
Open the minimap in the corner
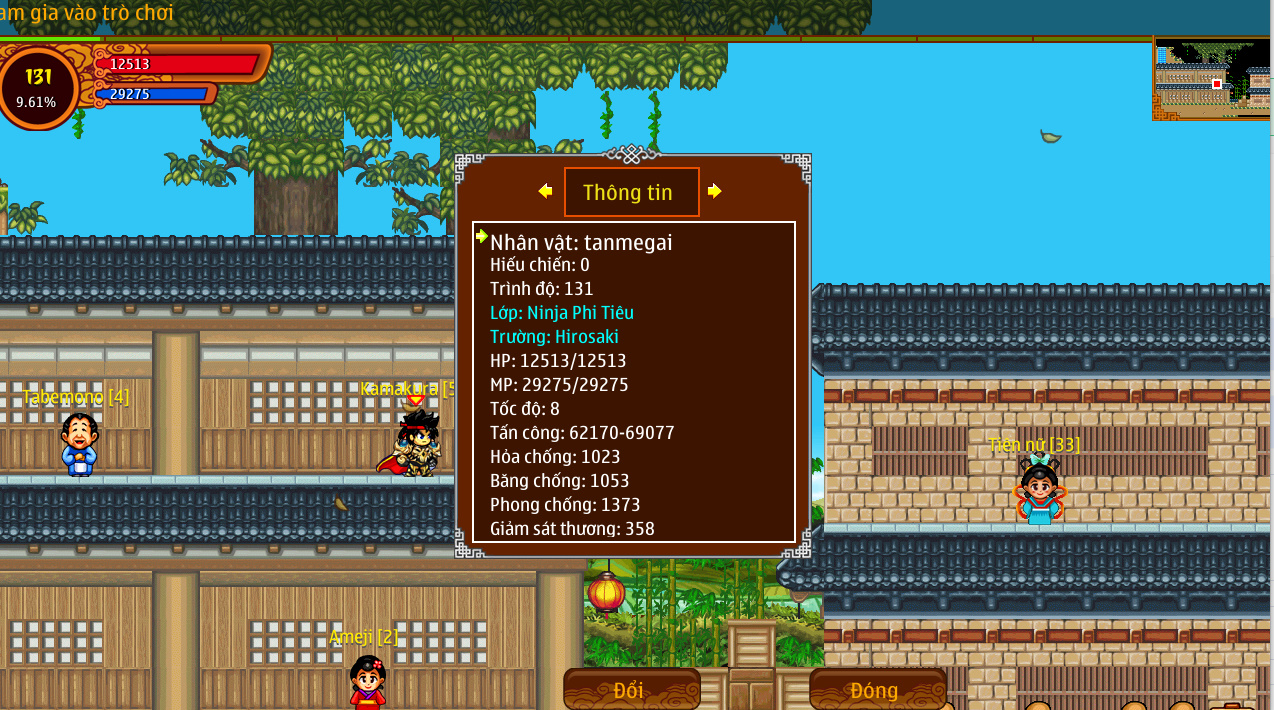pyautogui.click(x=1213, y=79)
